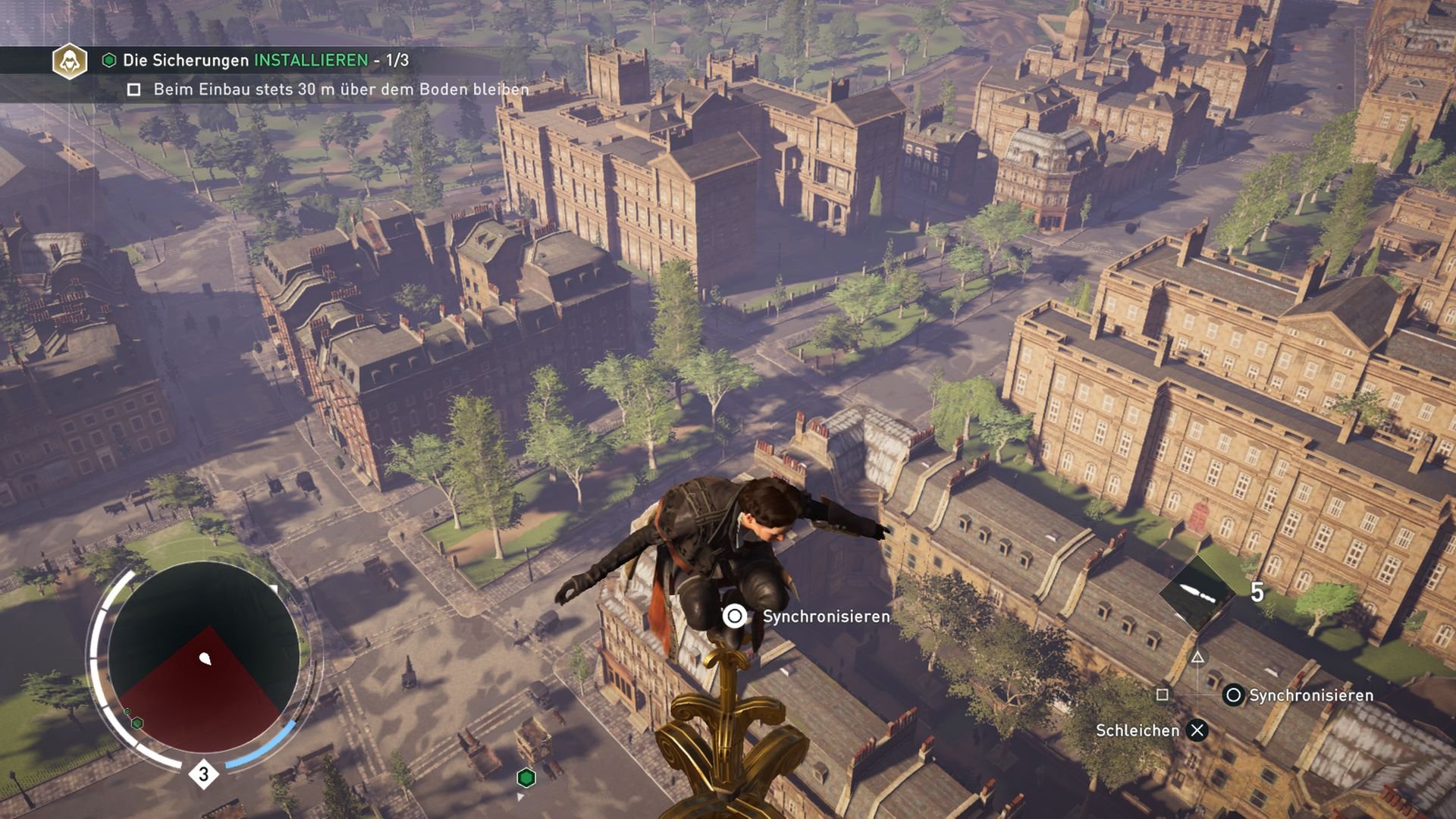Activate the Schleichen action label
The image size is (1456, 819).
pyautogui.click(x=1137, y=730)
